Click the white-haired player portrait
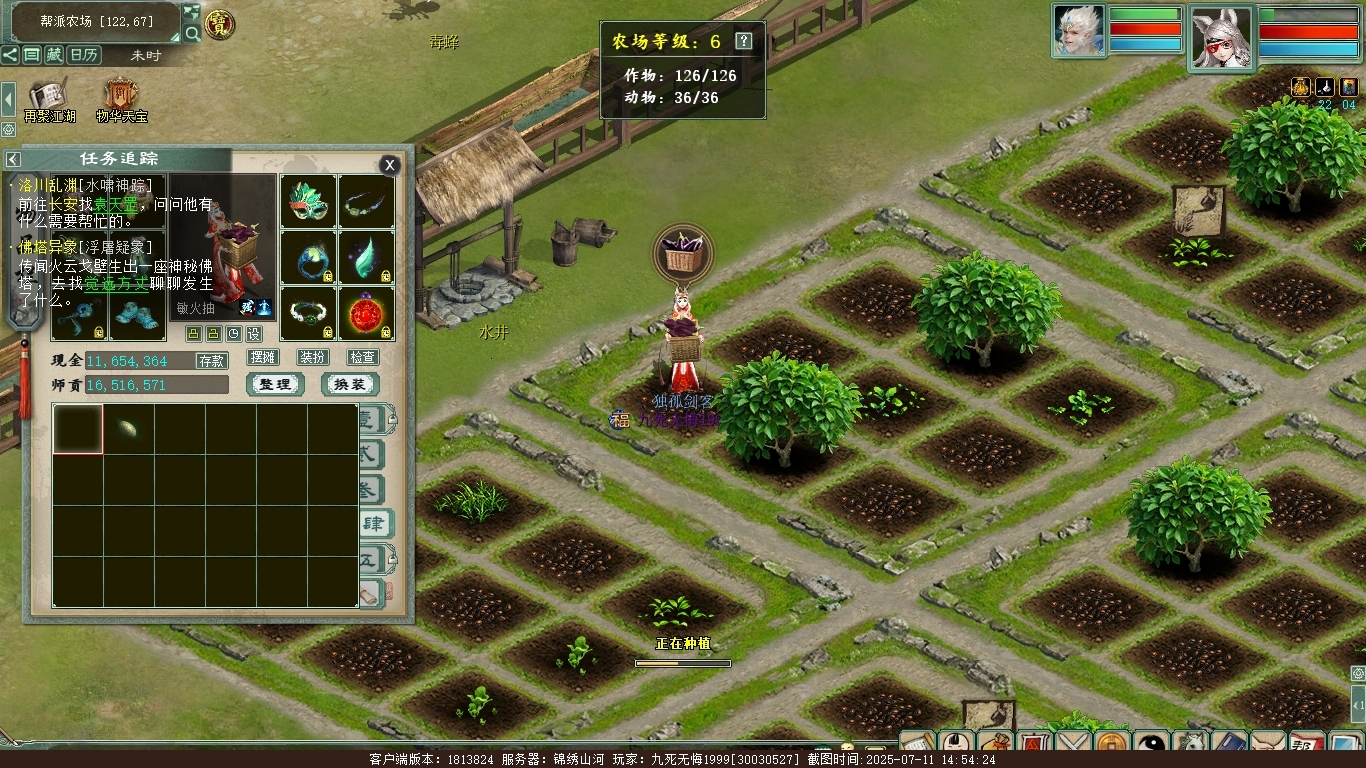Viewport: 1366px width, 768px height. coord(1078,31)
